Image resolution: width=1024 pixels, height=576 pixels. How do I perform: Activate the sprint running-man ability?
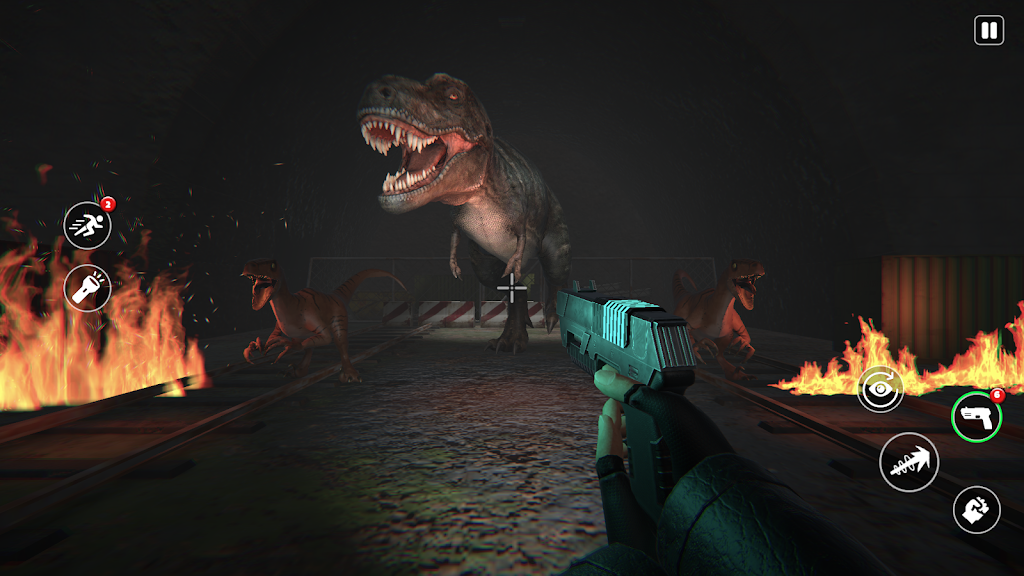click(x=87, y=225)
